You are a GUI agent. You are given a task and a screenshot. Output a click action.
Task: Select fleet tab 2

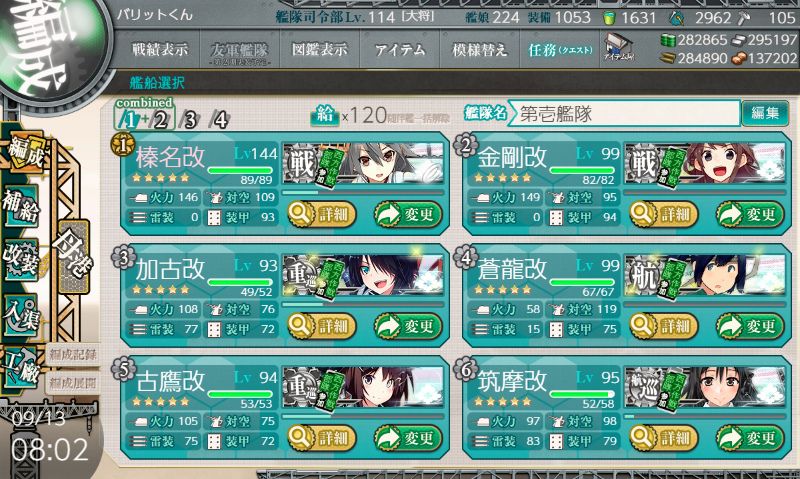(160, 121)
